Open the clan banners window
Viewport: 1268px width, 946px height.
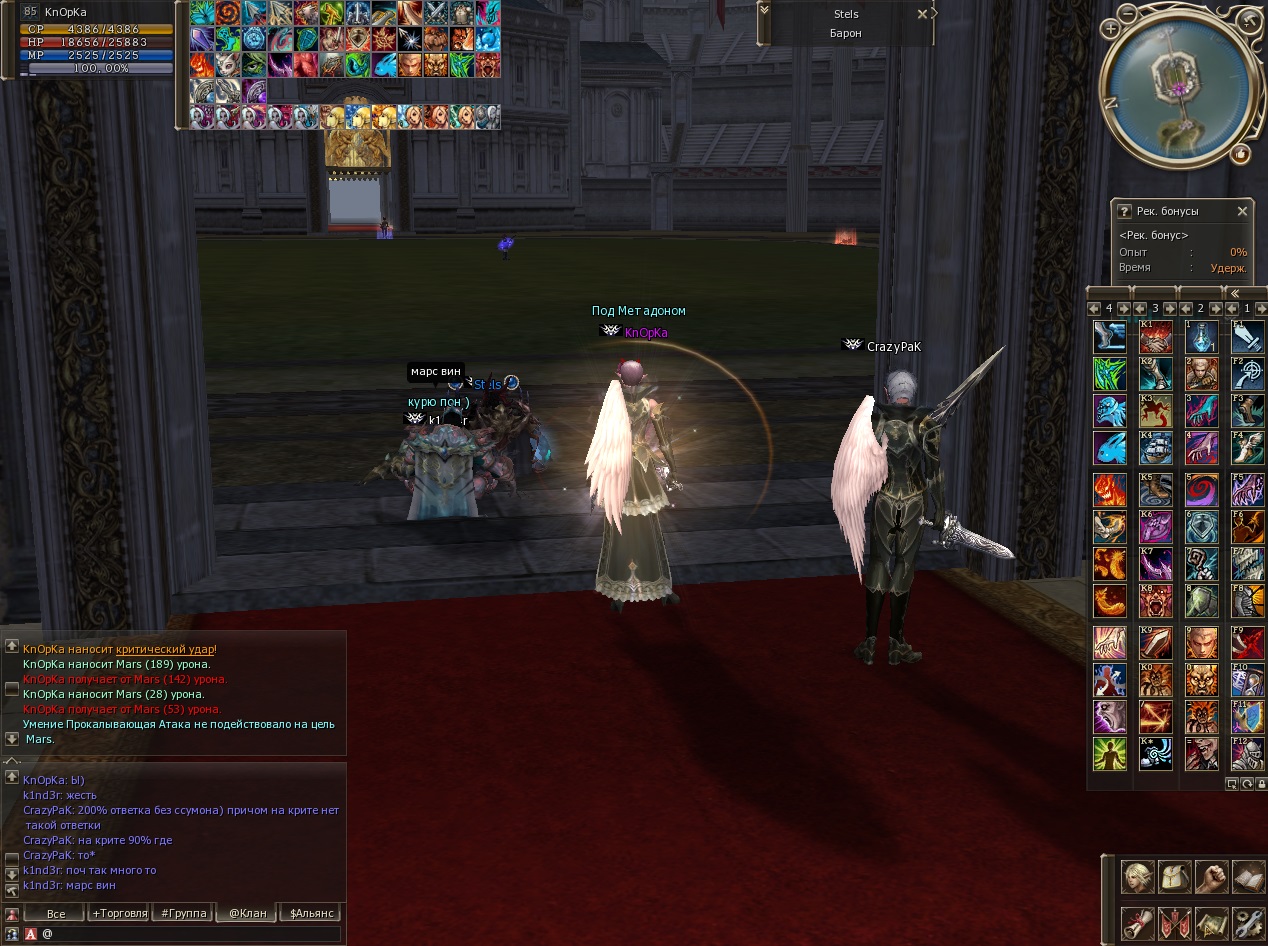pos(1175,921)
